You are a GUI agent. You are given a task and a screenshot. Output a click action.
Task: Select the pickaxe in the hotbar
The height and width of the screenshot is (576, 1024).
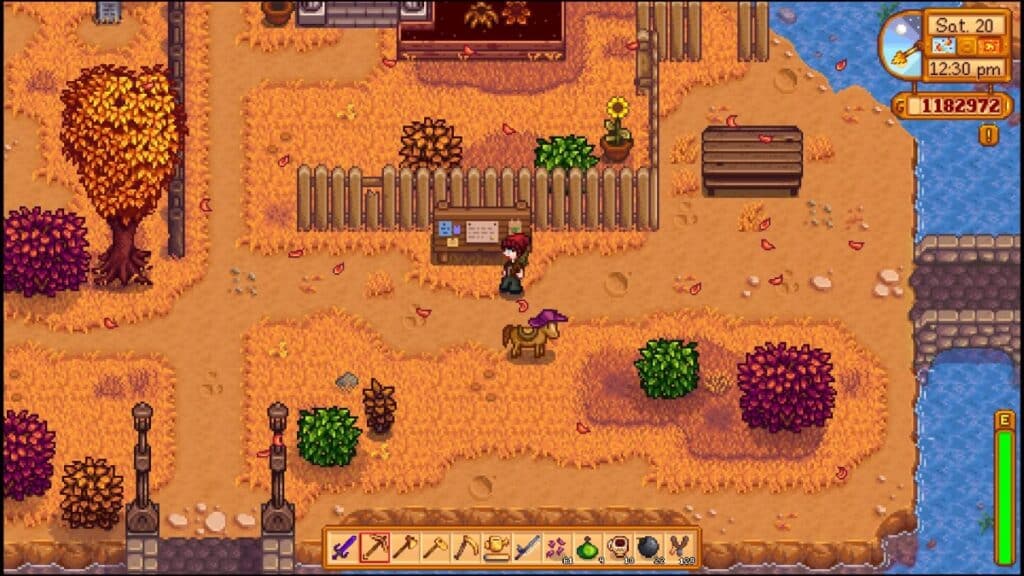click(x=374, y=548)
